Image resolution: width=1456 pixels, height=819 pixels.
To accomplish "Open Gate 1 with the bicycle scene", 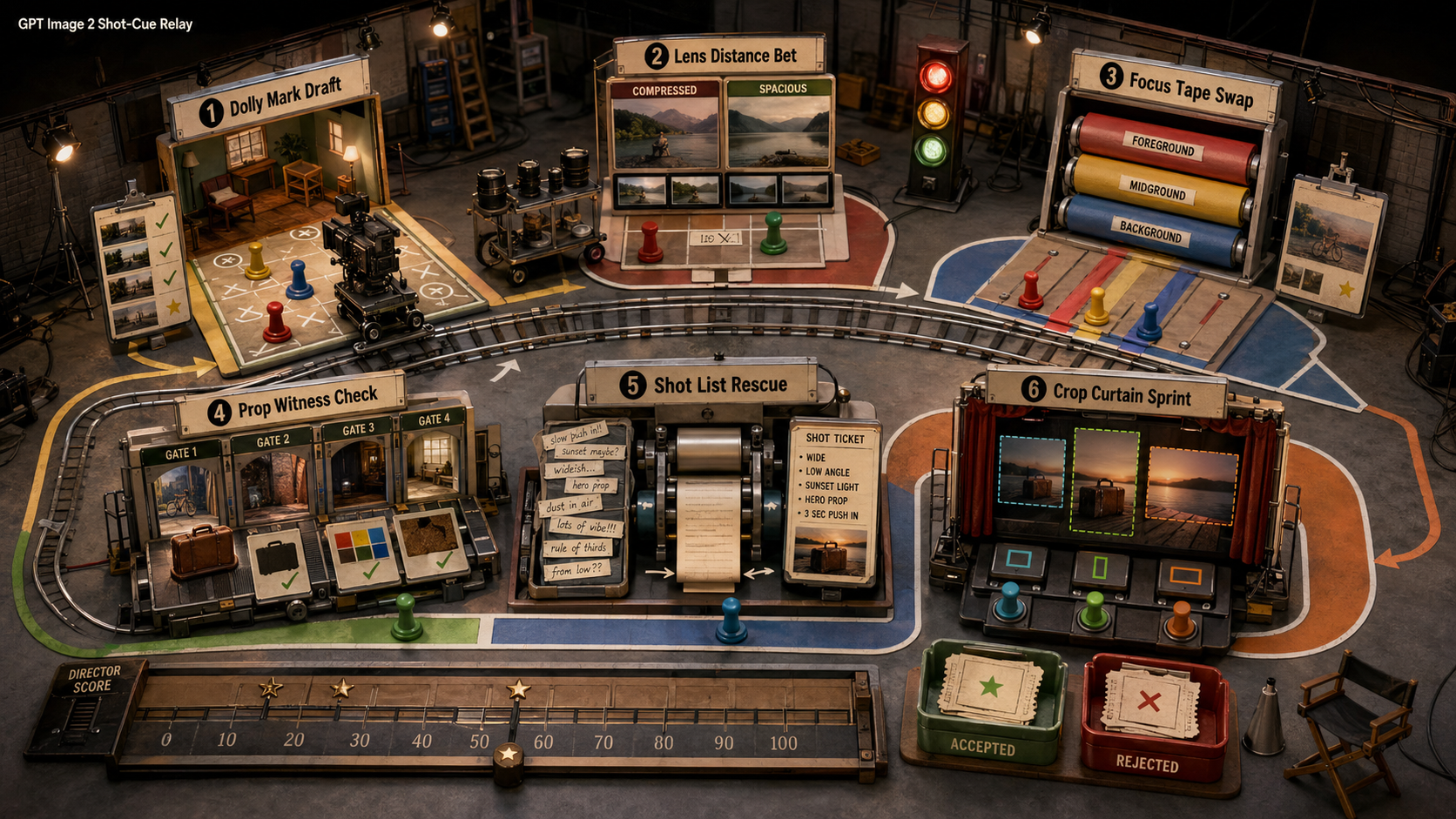I will (x=184, y=496).
